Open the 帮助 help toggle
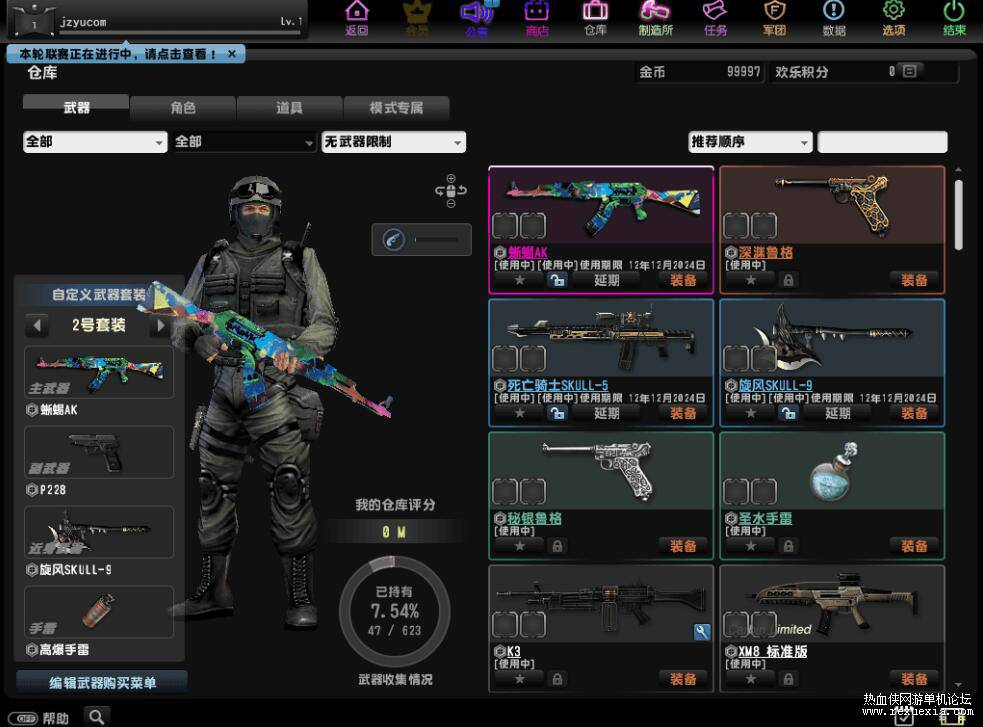This screenshot has width=983, height=727. 26,718
